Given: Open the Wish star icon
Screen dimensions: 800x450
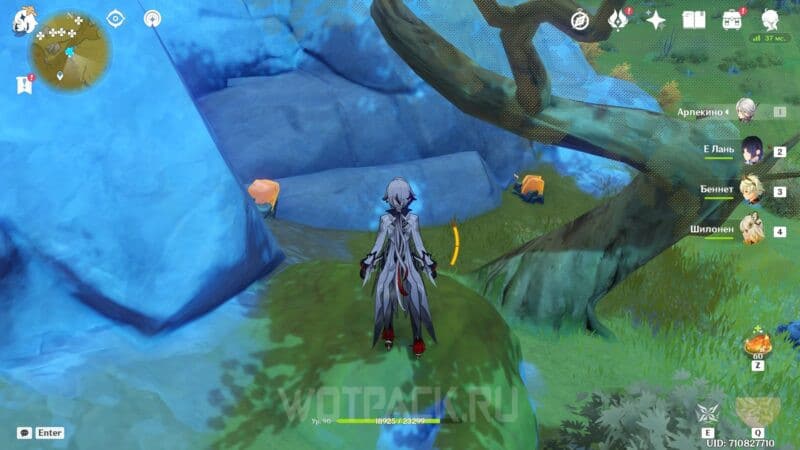Looking at the screenshot, I should coord(656,19).
